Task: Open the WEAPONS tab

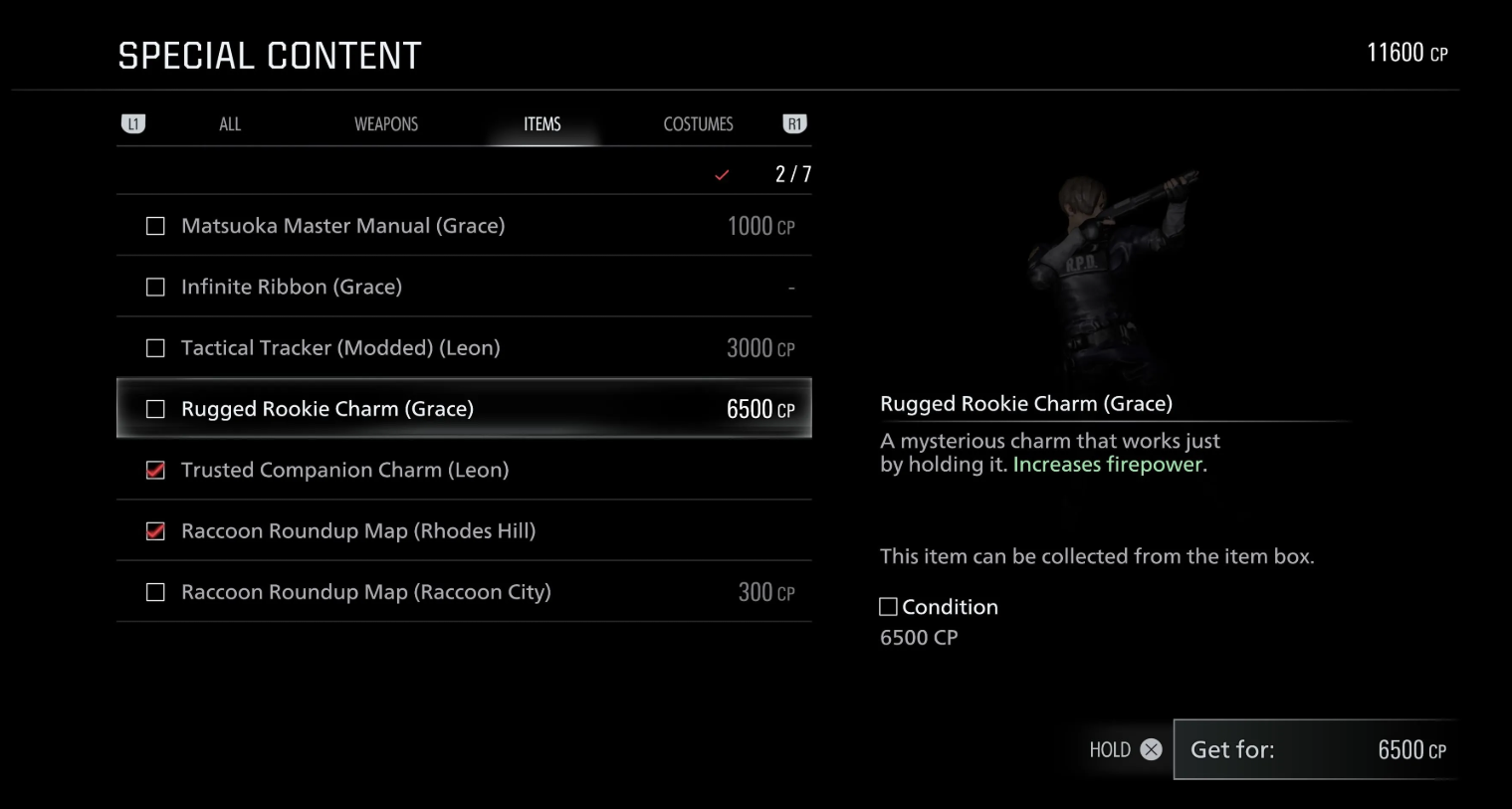Action: (x=386, y=124)
